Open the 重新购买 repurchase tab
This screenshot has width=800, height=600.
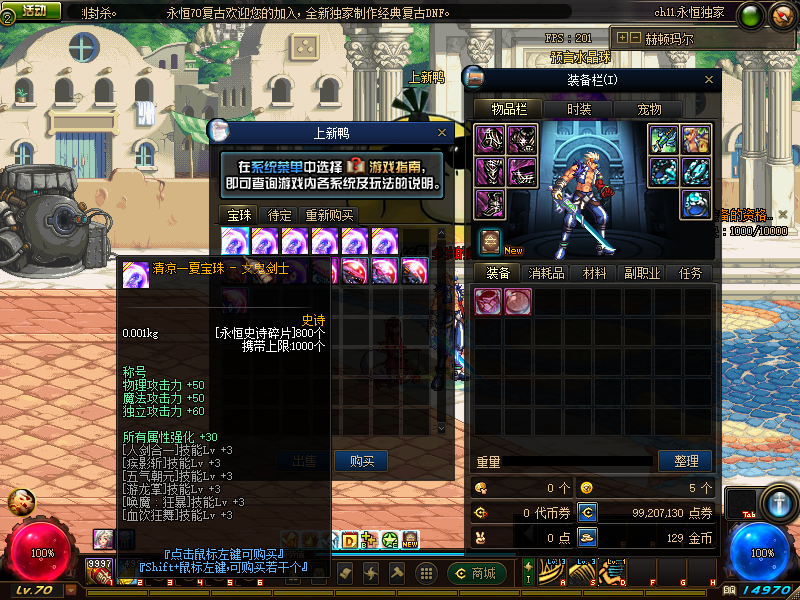coord(329,215)
